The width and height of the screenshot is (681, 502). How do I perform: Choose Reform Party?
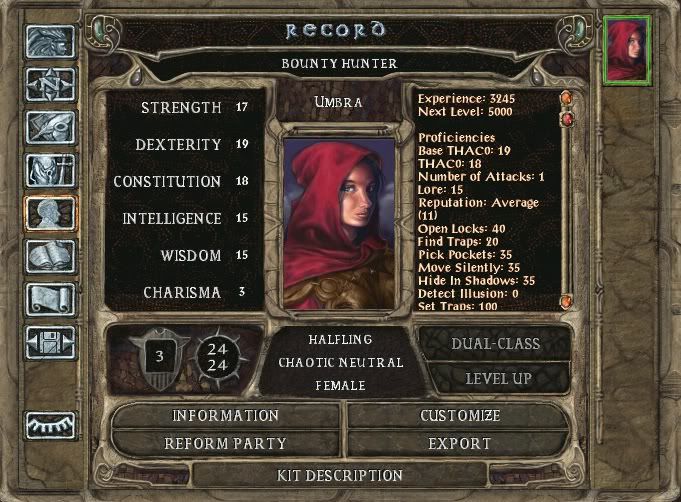pos(226,443)
